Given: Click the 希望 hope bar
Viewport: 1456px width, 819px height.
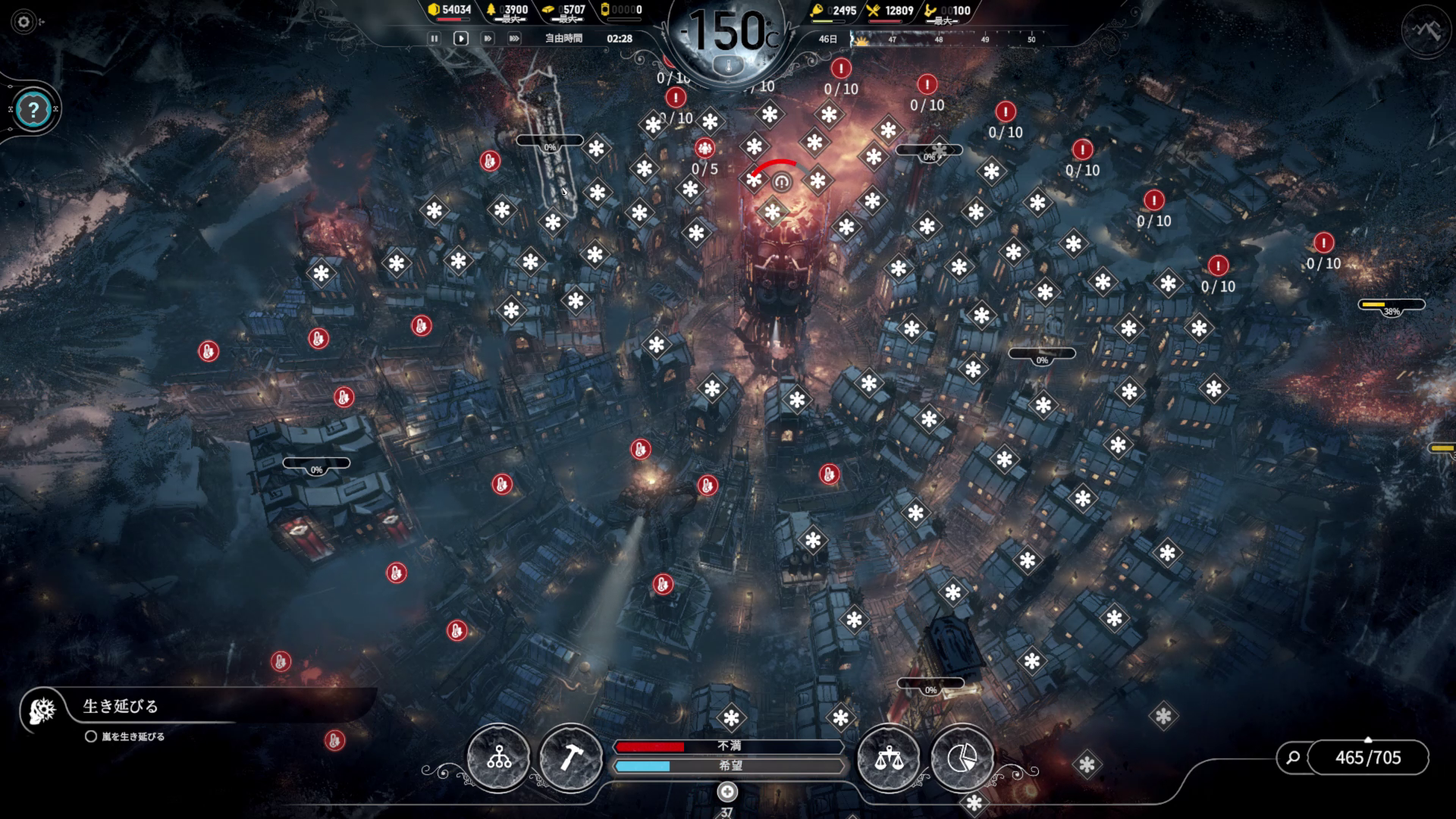Looking at the screenshot, I should coord(728,766).
